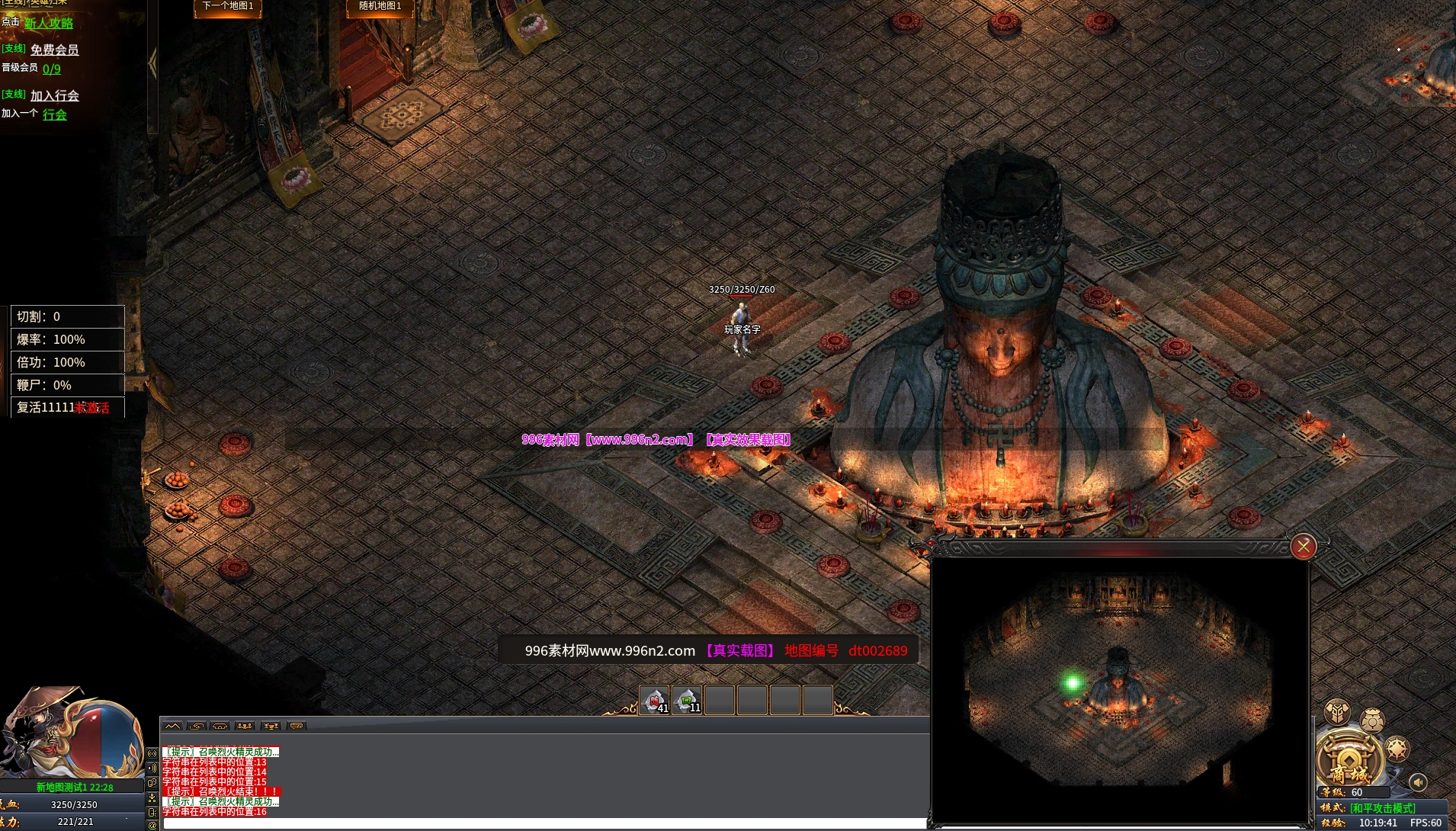
Task: Select the 随机地图1 button
Action: [380, 7]
